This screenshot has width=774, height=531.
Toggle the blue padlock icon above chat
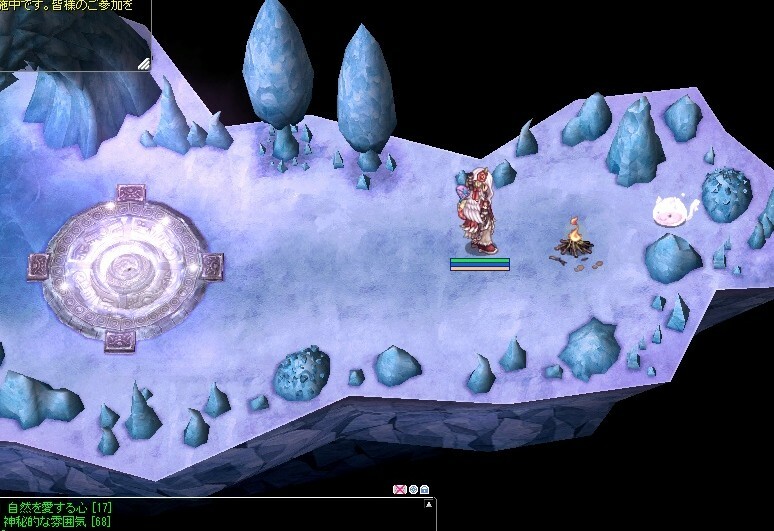pos(425,489)
